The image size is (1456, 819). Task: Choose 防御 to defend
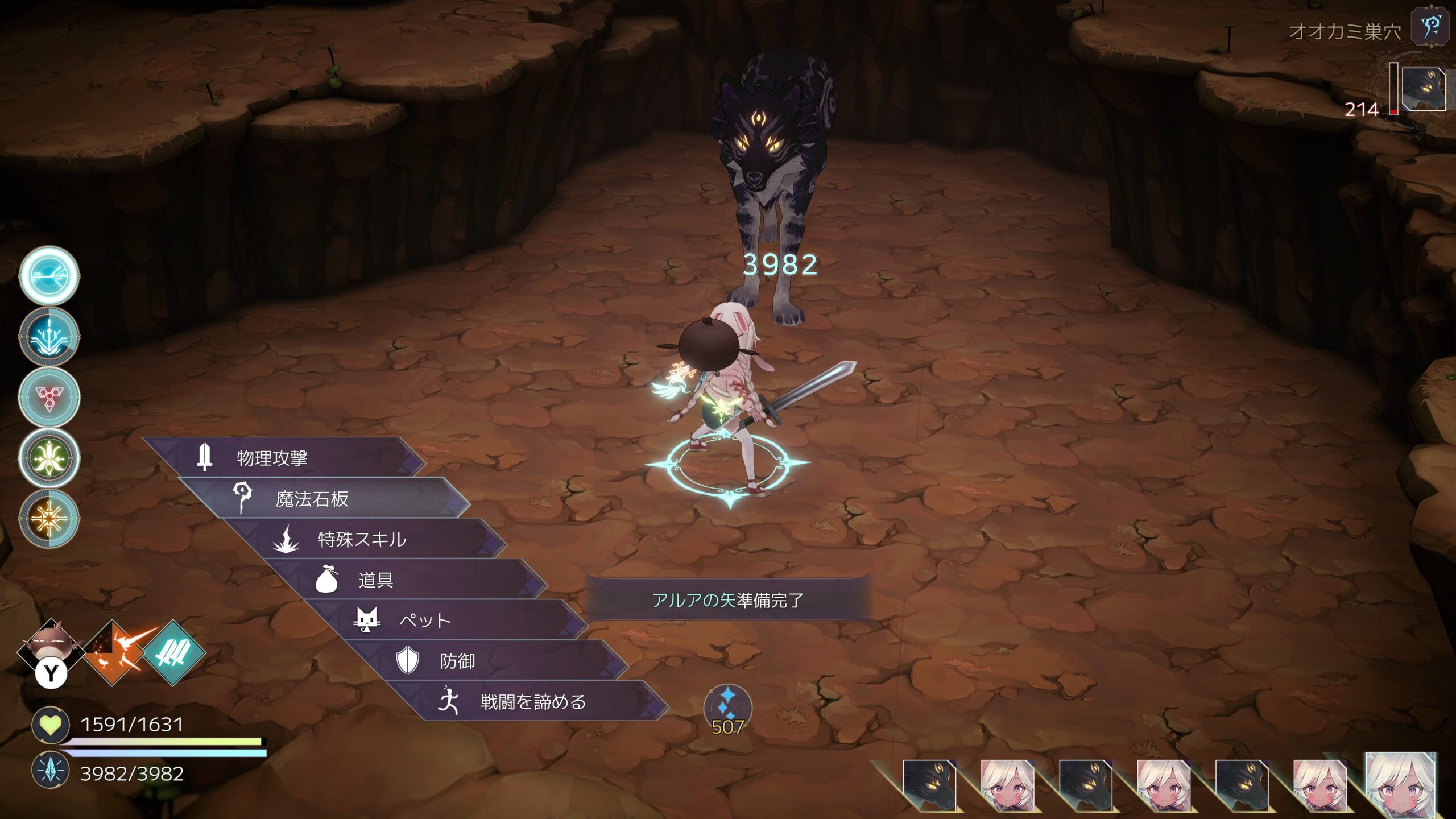(x=457, y=661)
